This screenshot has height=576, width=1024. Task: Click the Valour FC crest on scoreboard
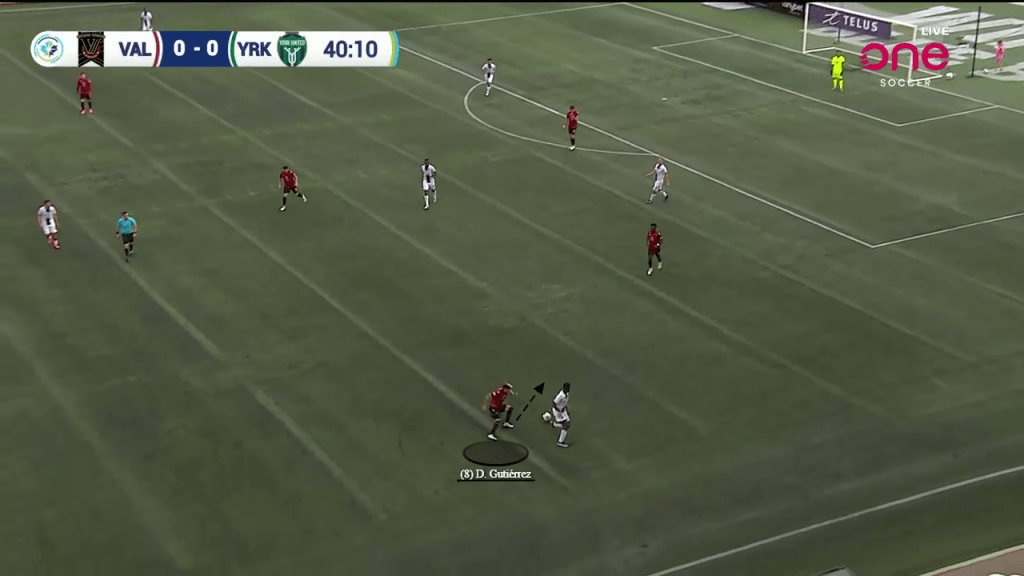91,49
